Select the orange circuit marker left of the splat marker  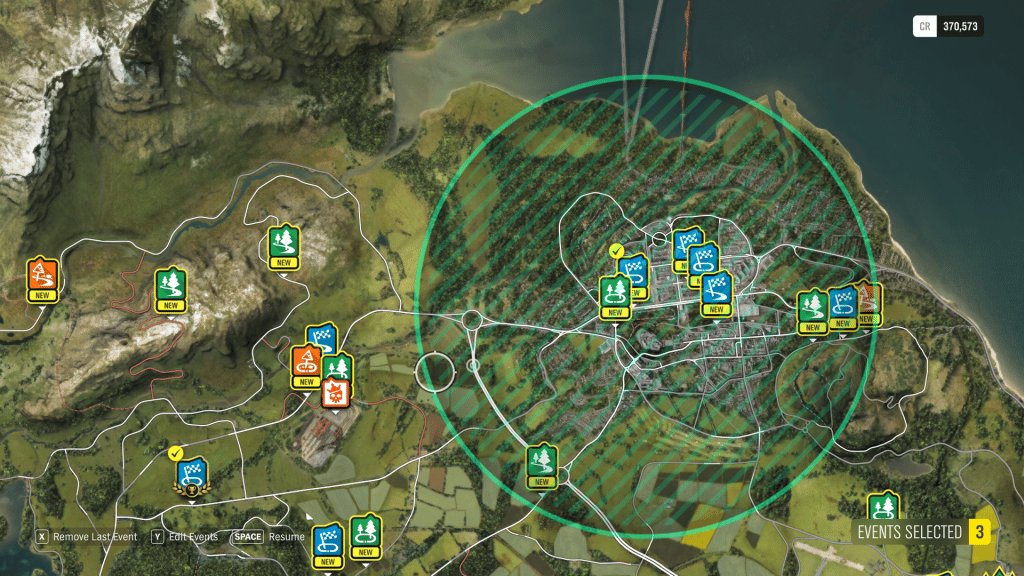point(307,364)
